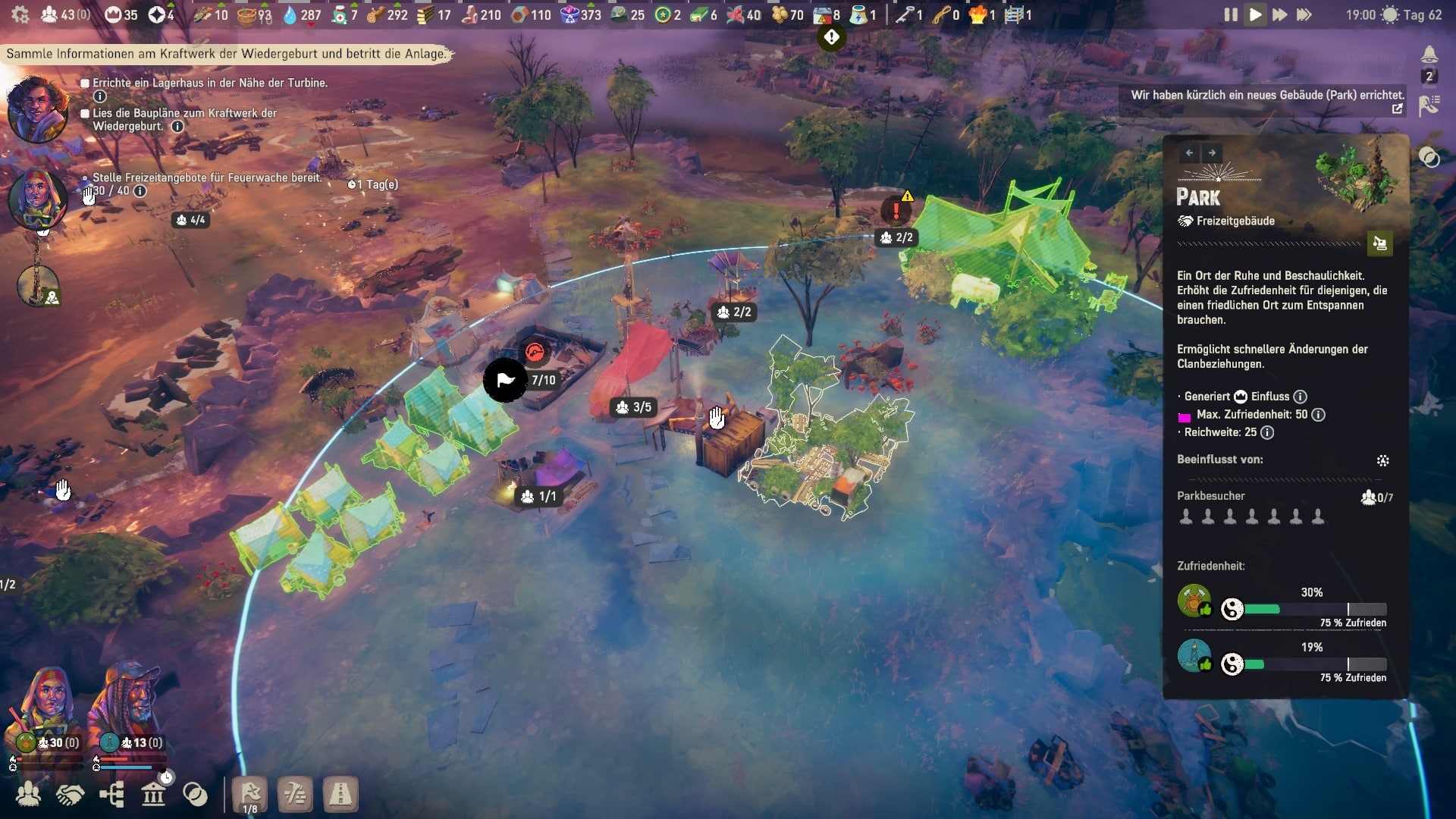Set game speed to normal play
Image resolution: width=1456 pixels, height=819 pixels.
click(x=1255, y=14)
